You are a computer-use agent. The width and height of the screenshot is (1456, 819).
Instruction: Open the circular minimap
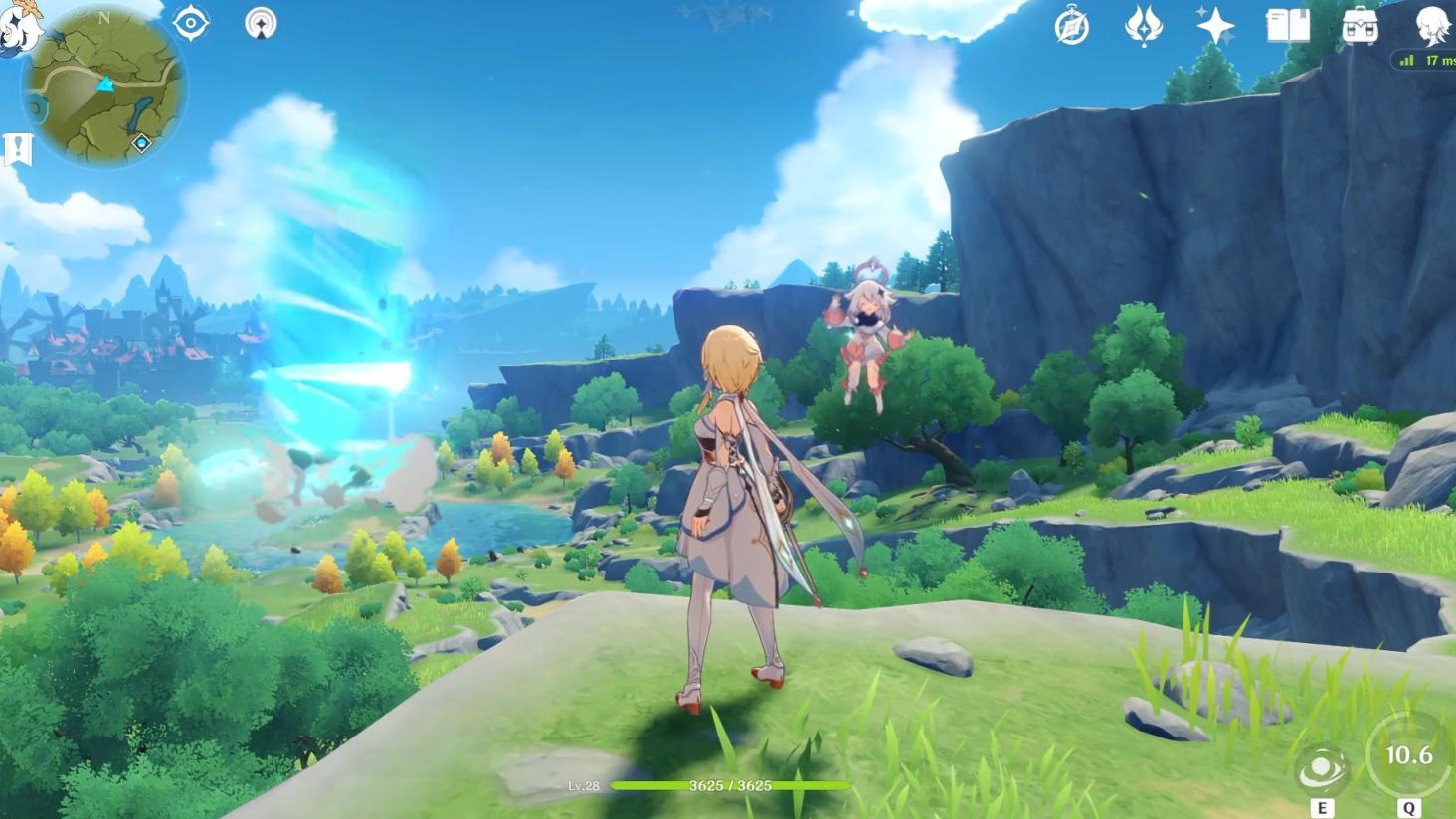point(103,86)
